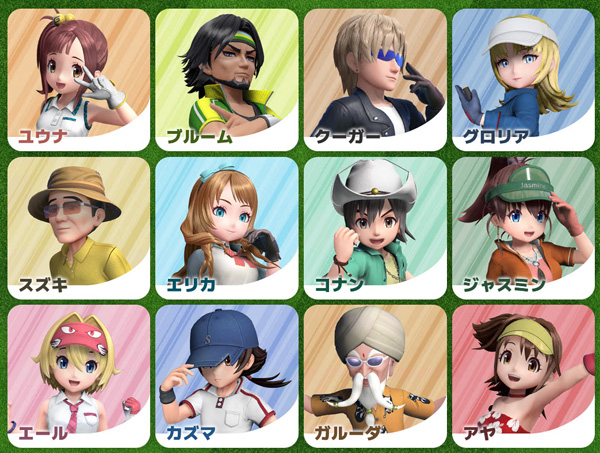
Task: Choose the ジャスミン character tile
Action: [522, 226]
